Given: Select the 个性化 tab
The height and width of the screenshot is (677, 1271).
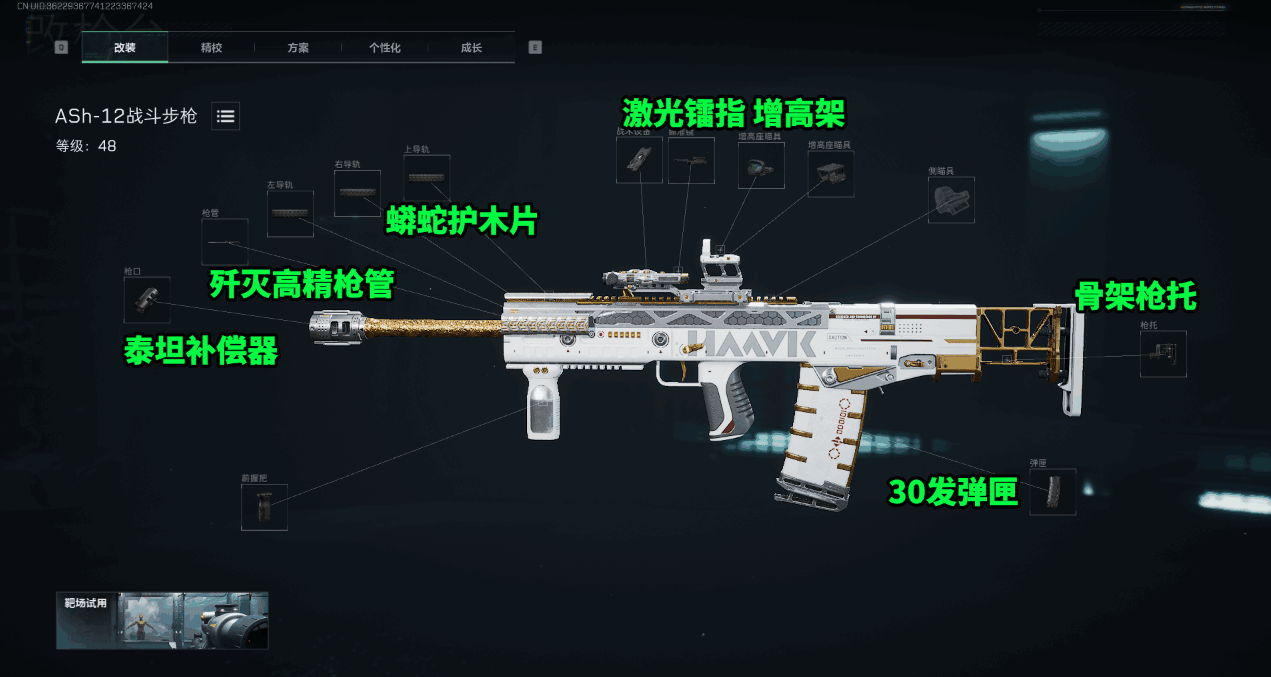Looking at the screenshot, I should pyautogui.click(x=384, y=47).
